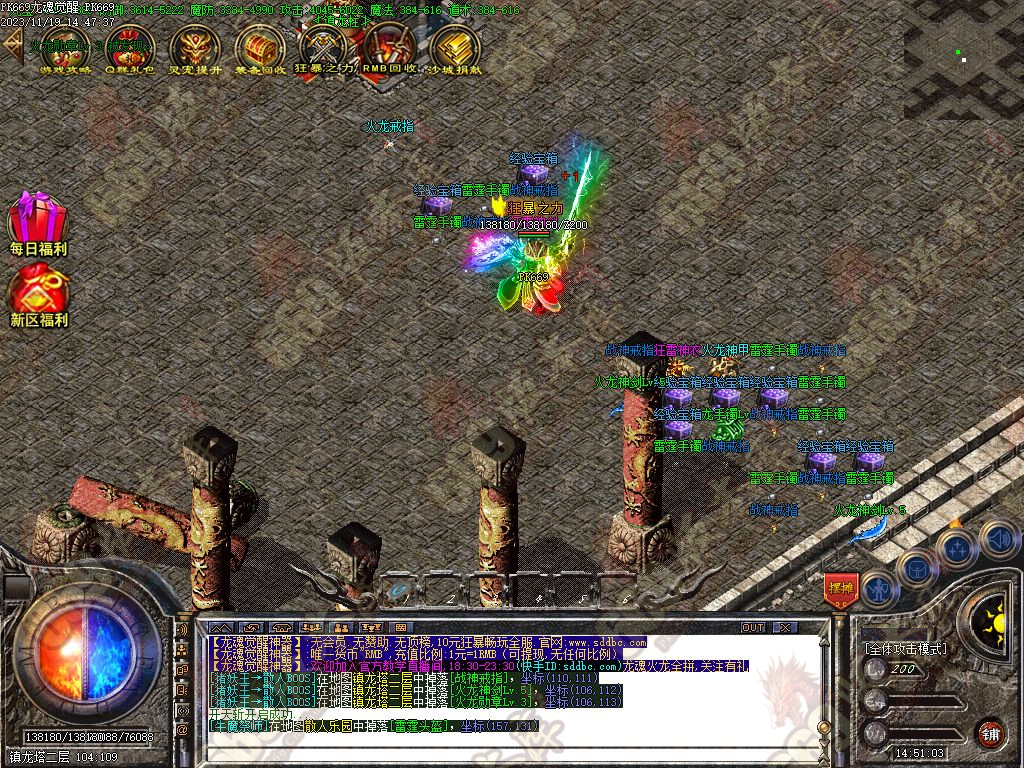The height and width of the screenshot is (768, 1024).
Task: Open the RMB回收 icon
Action: click(x=389, y=48)
